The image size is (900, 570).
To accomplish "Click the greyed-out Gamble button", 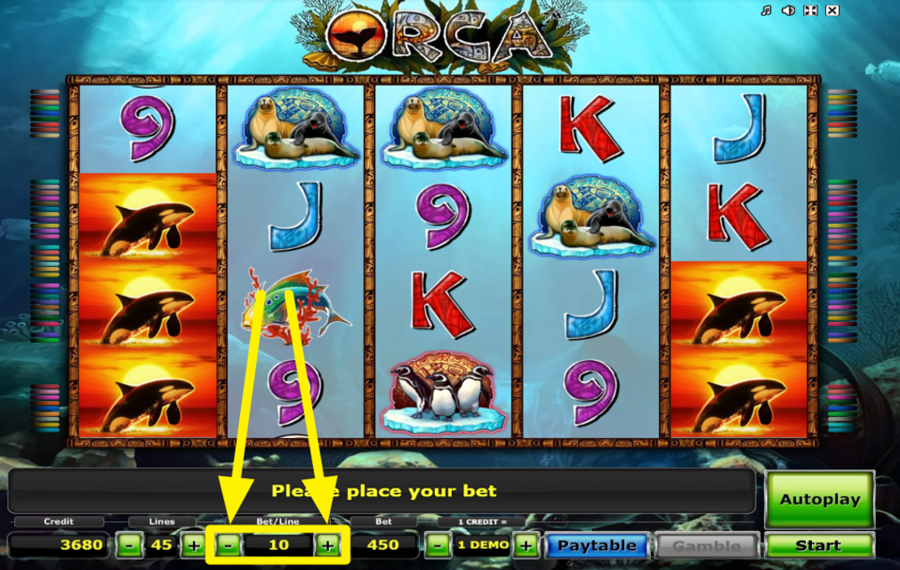I will [706, 546].
